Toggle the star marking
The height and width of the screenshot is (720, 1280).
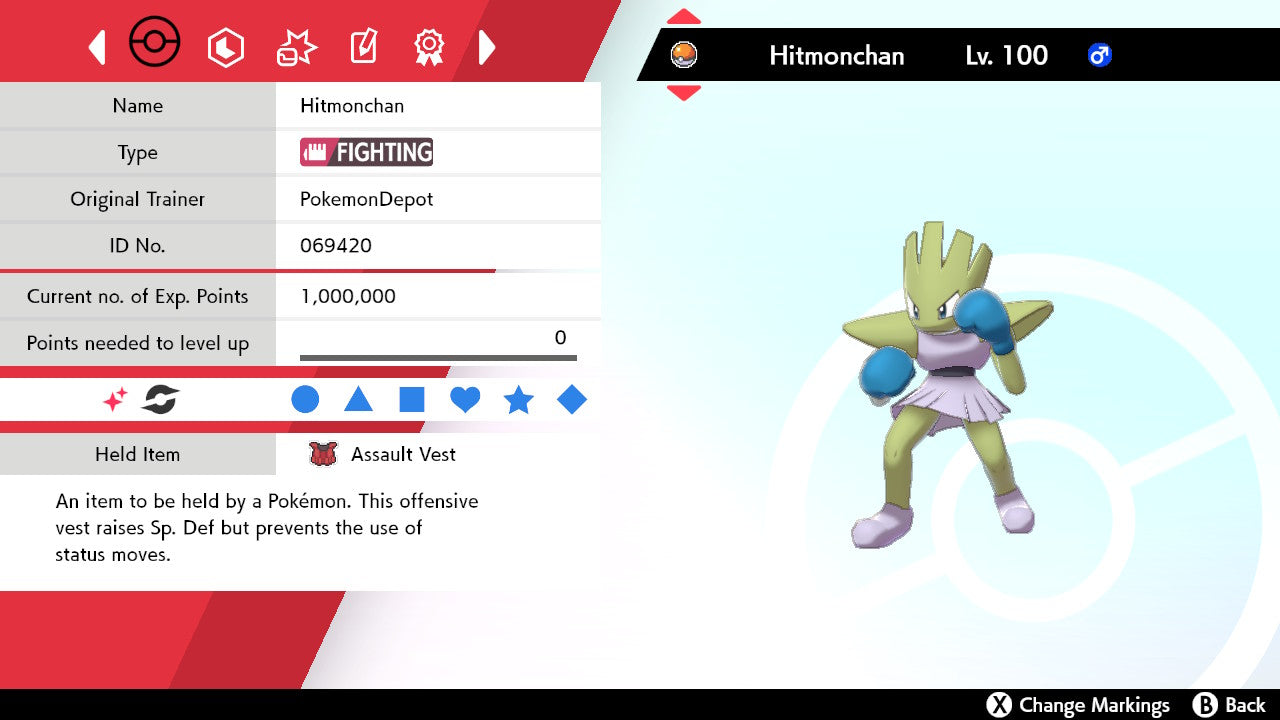click(x=518, y=400)
